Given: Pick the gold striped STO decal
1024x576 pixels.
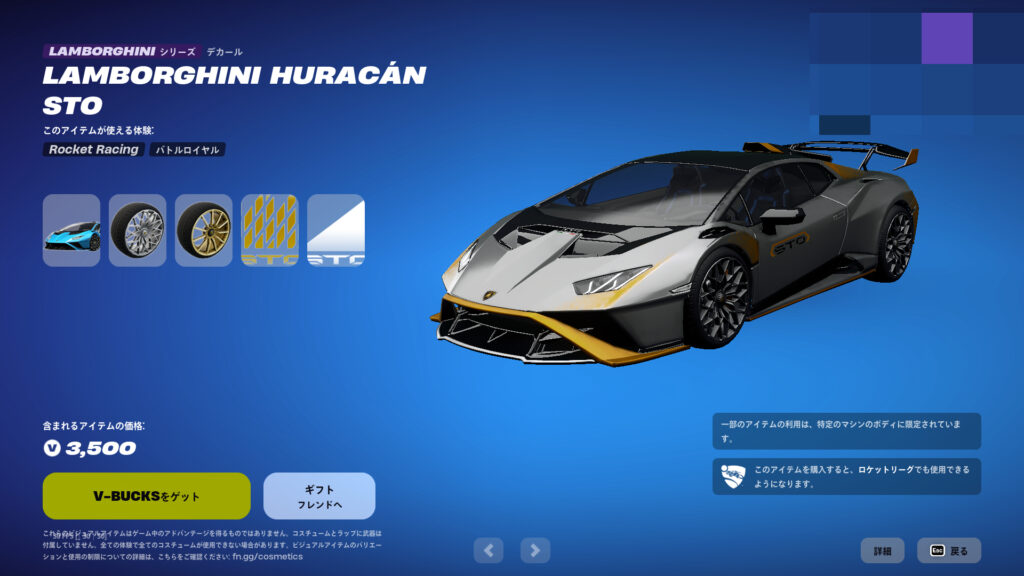Looking at the screenshot, I should pos(269,230).
